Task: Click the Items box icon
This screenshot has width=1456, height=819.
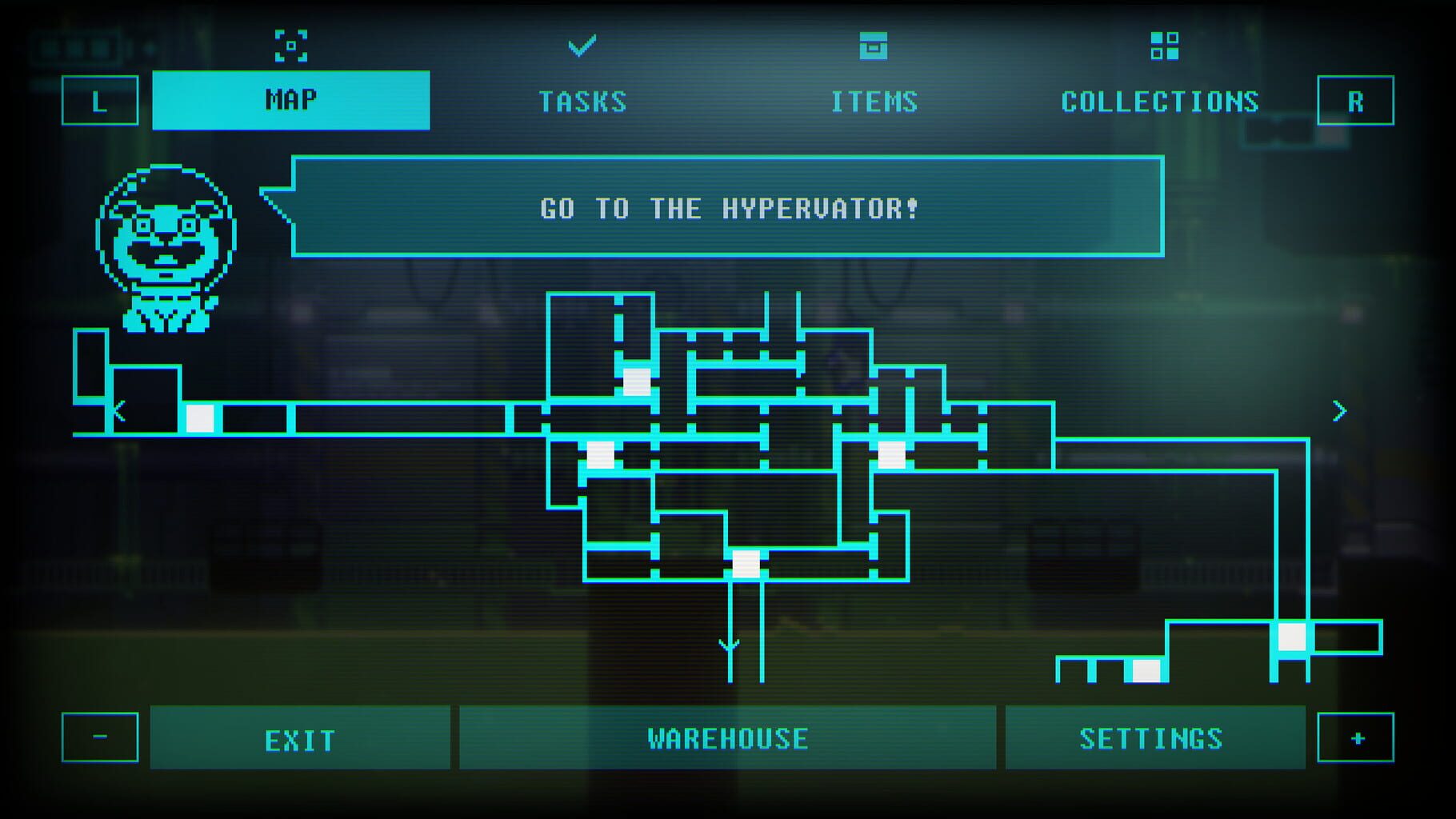Action: tap(874, 48)
